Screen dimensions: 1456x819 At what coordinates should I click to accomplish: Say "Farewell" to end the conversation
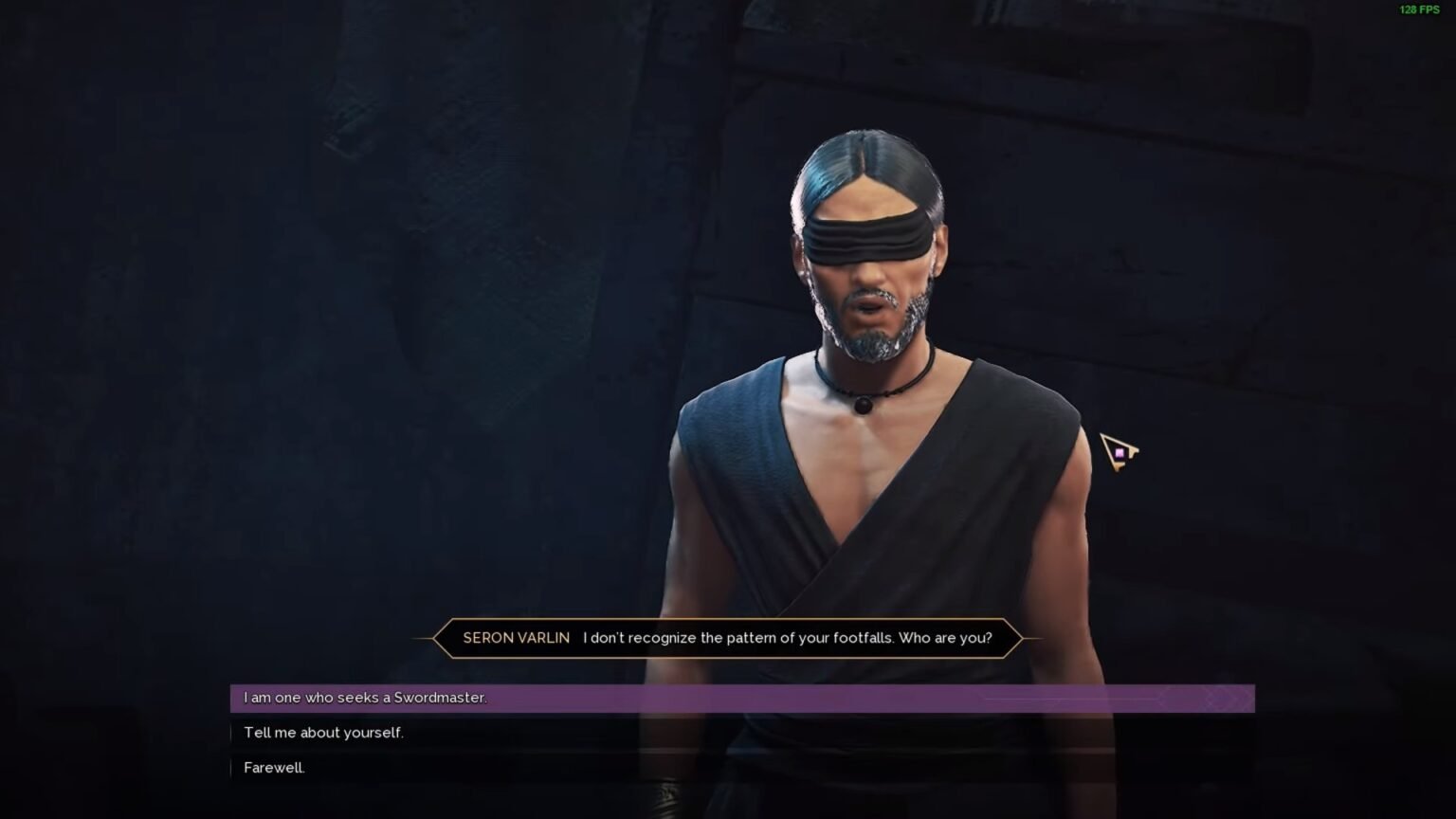click(x=274, y=768)
